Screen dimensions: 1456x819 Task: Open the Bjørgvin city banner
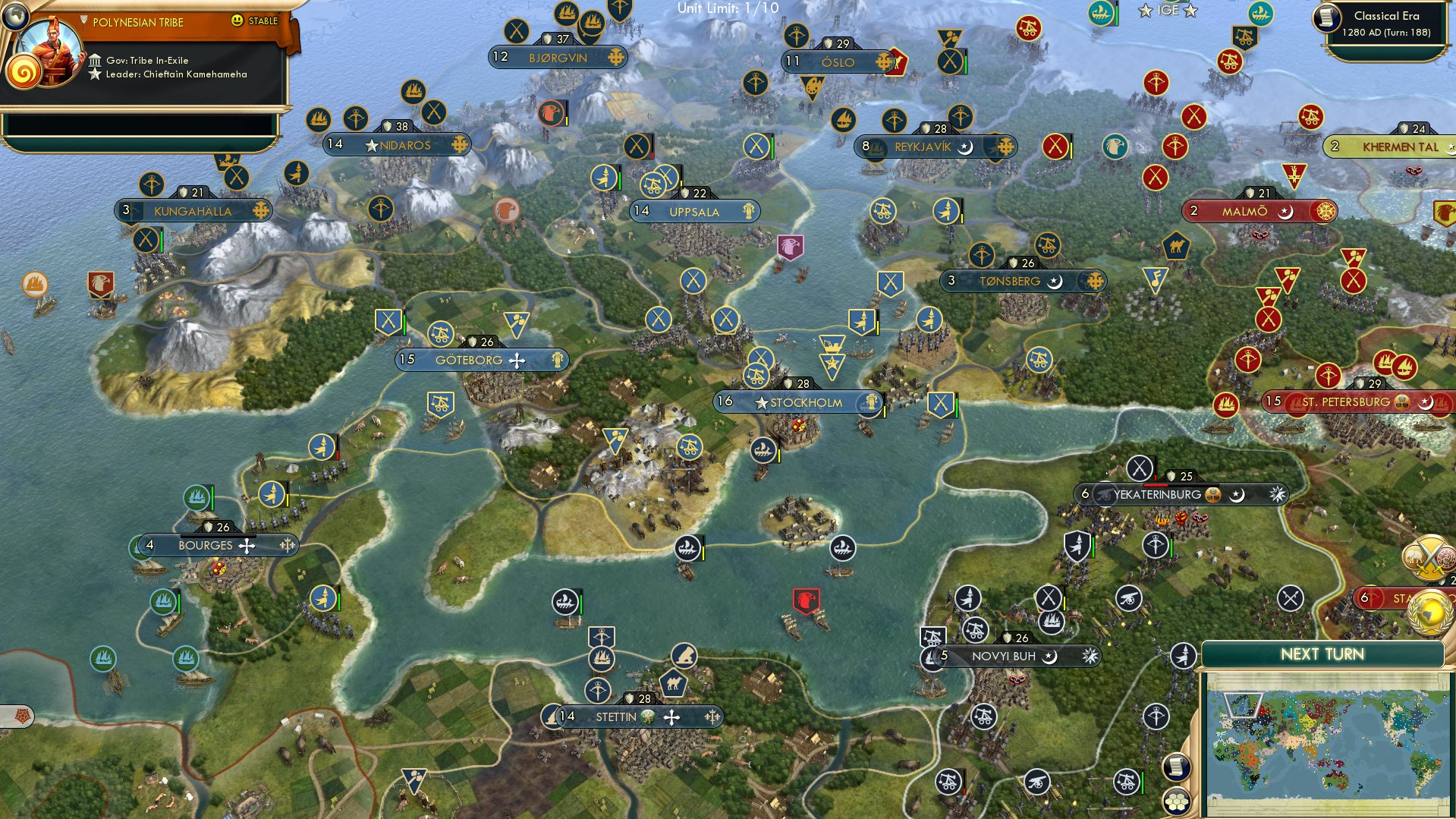click(559, 57)
